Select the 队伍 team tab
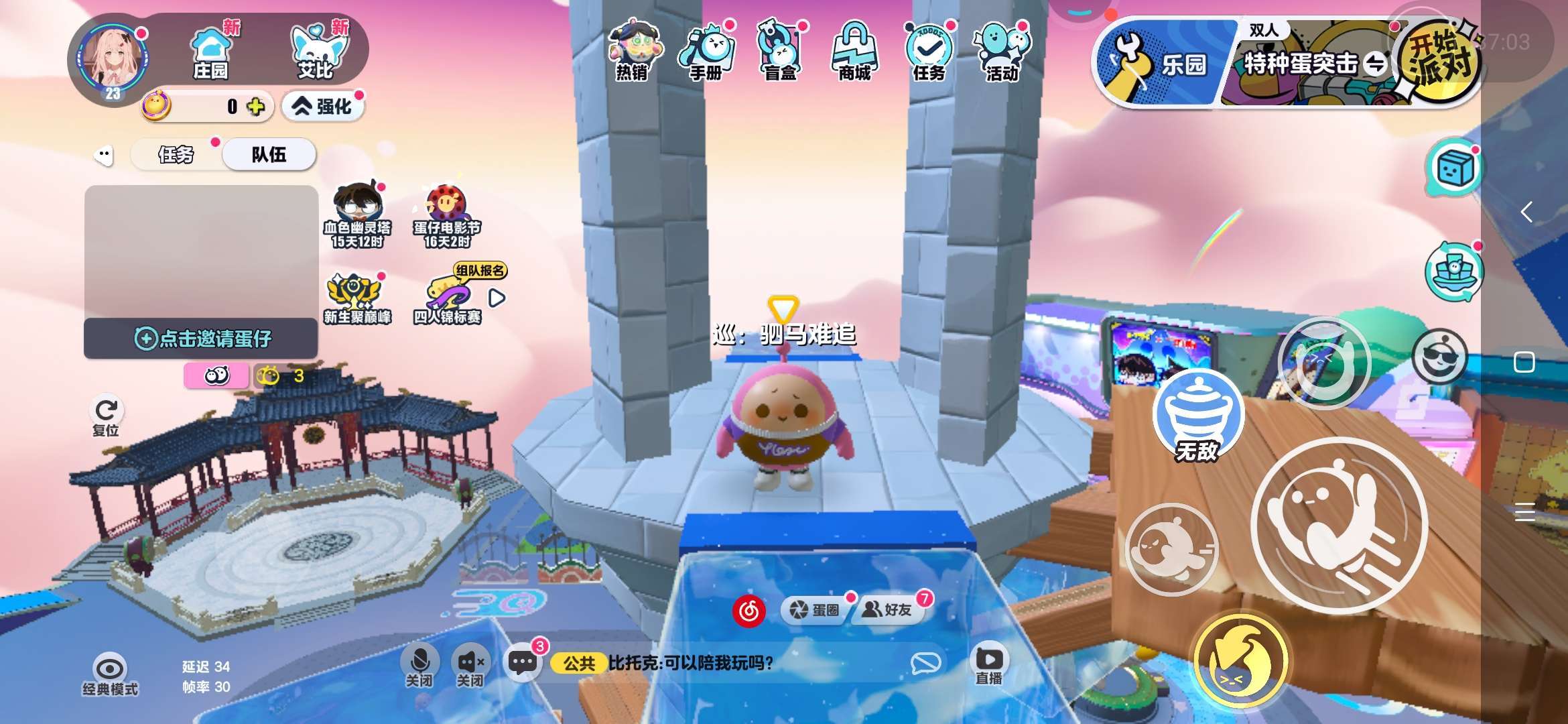1568x724 pixels. (269, 155)
